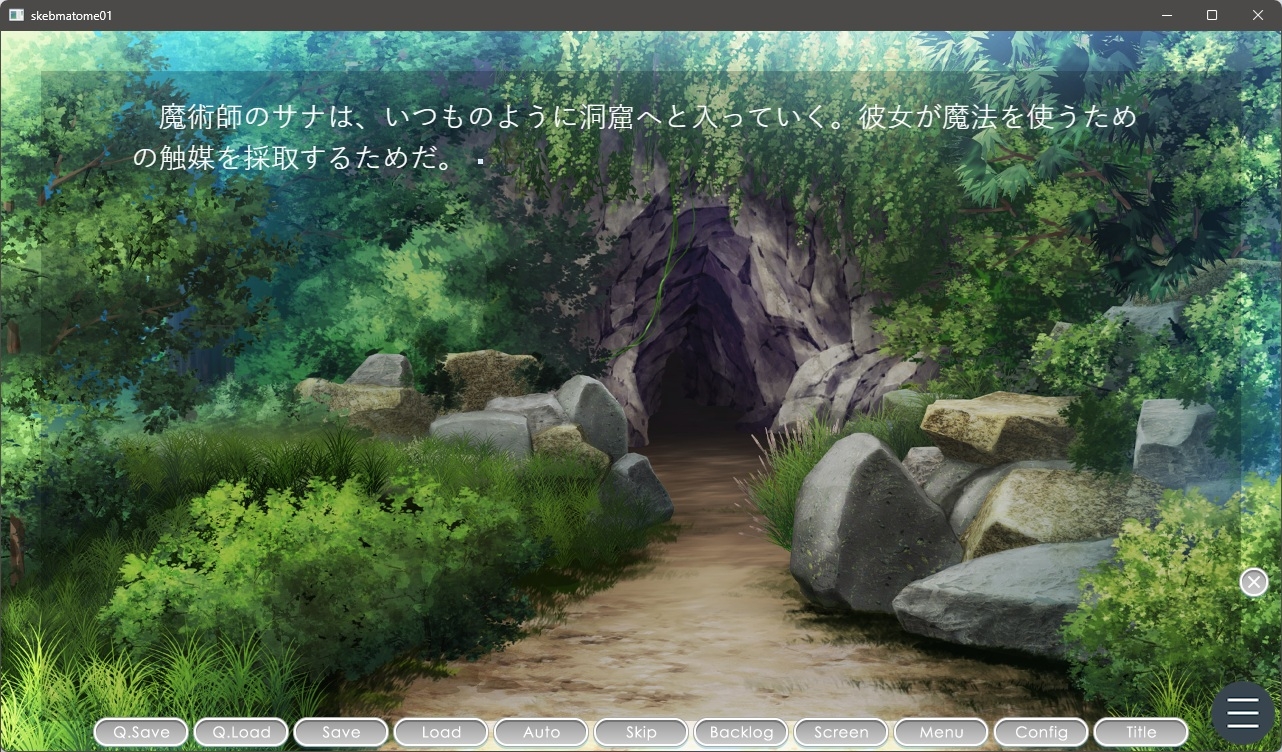Viewport: 1282px width, 752px height.
Task: Return to the Title screen
Action: 1140,732
